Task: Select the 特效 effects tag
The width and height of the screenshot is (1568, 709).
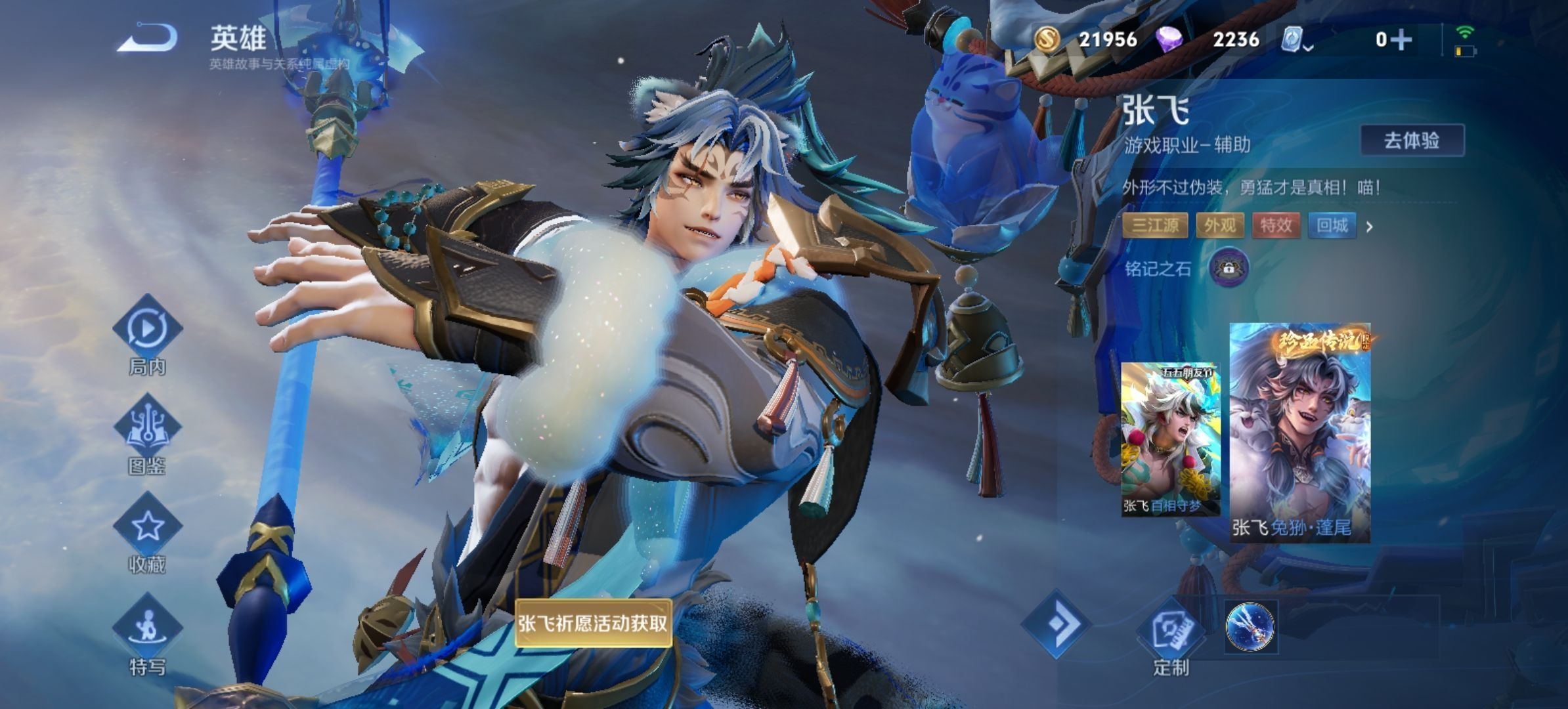Action: pos(1276,226)
